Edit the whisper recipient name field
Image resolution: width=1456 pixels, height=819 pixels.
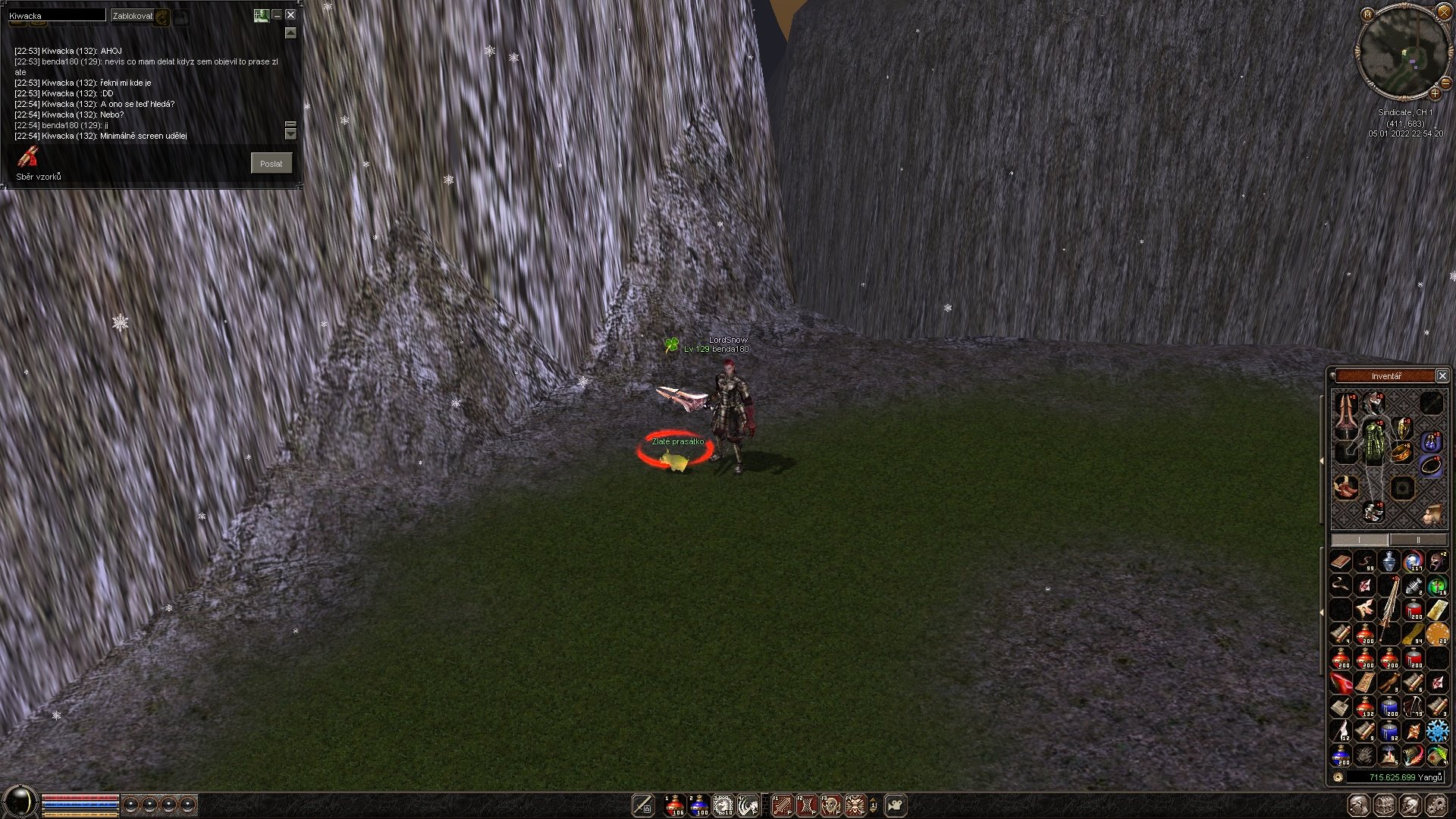pos(57,15)
